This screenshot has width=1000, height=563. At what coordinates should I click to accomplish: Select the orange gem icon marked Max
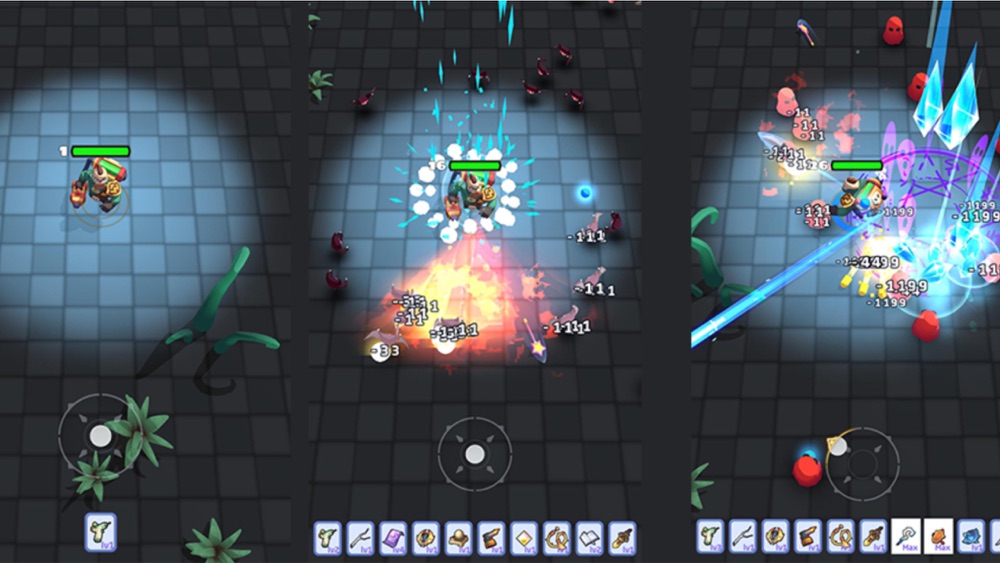point(939,536)
